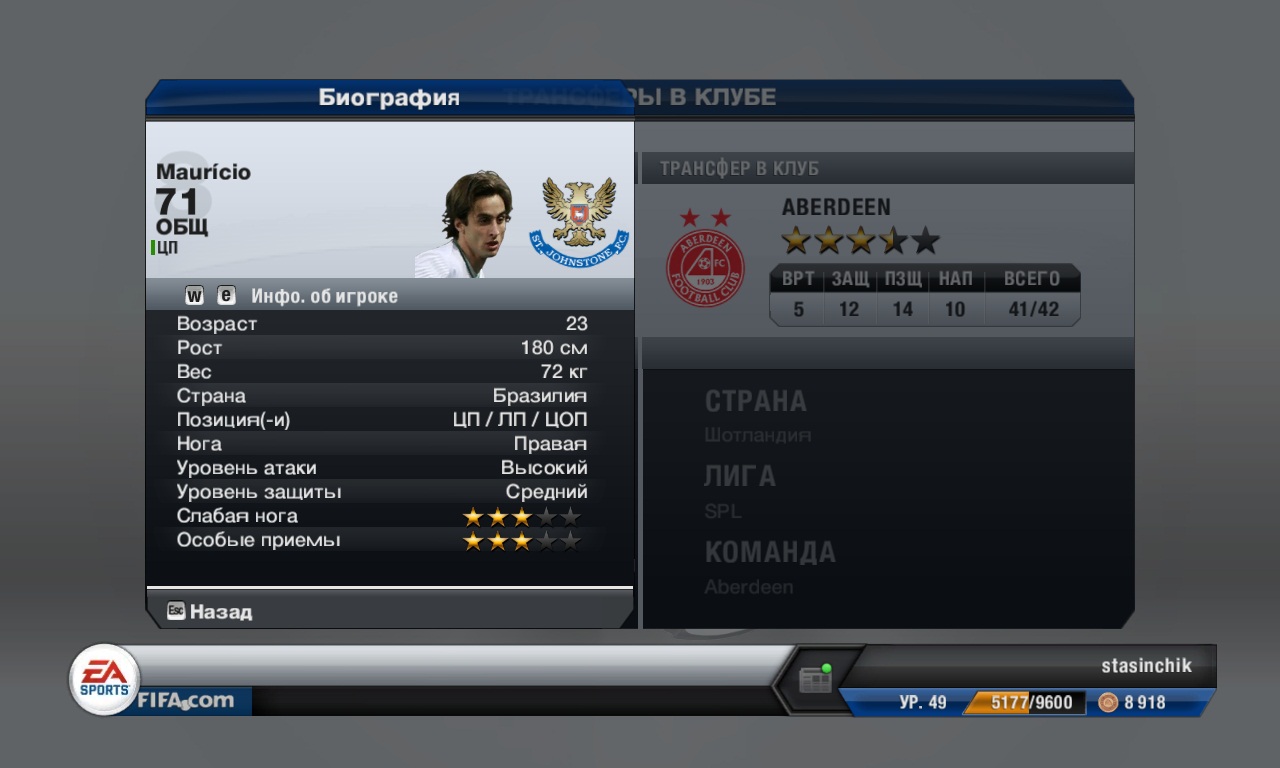Click the EA Sports logo
The height and width of the screenshot is (768, 1280).
104,679
